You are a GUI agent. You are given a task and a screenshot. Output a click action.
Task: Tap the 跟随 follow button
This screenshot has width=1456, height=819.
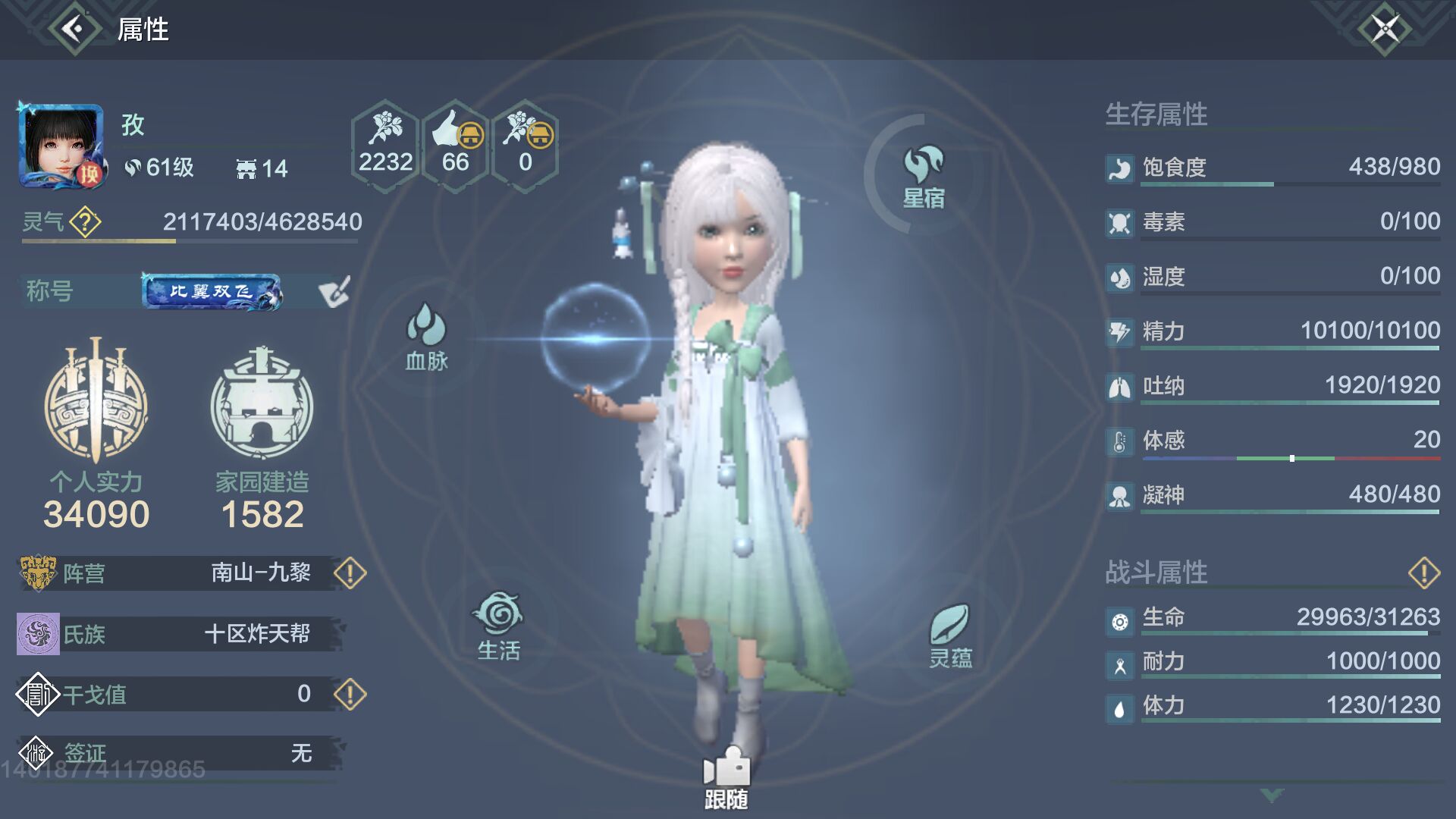726,777
